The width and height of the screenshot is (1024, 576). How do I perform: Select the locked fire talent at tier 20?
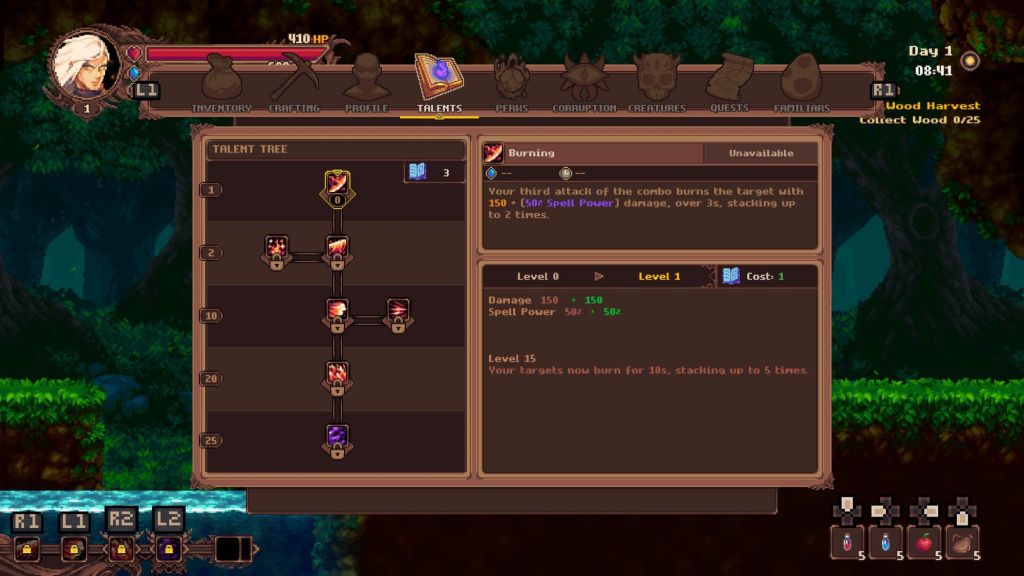(x=337, y=376)
